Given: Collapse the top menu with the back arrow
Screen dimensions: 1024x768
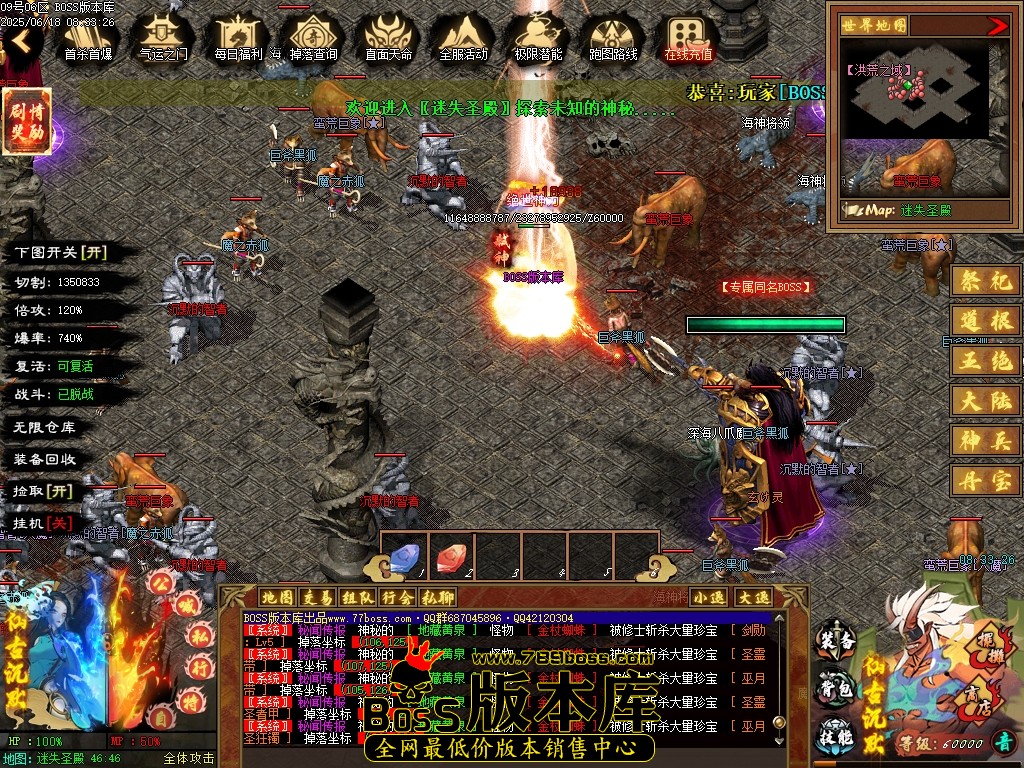Looking at the screenshot, I should click(x=21, y=41).
